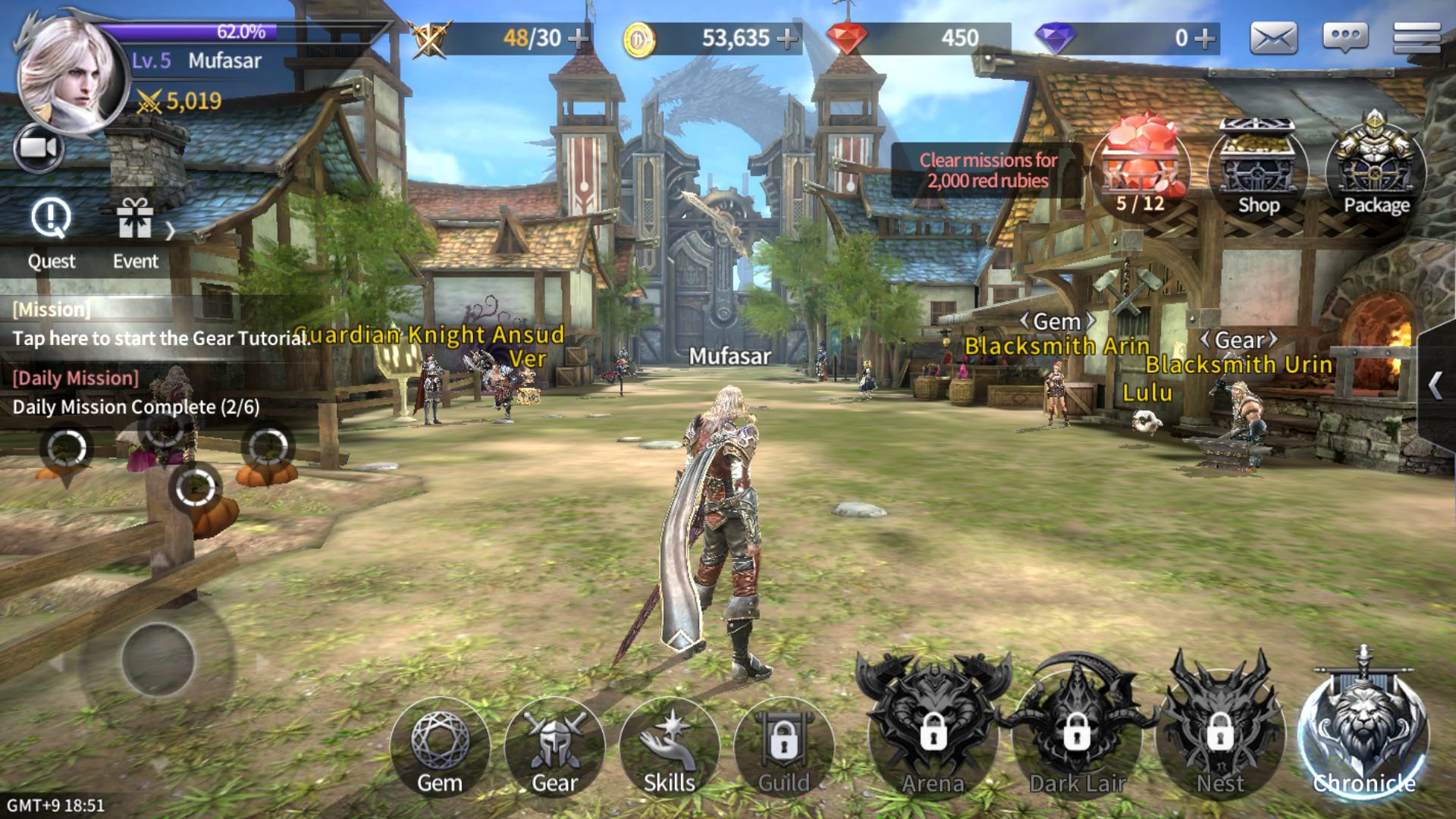Viewport: 1456px width, 819px height.
Task: Open the Gem menu
Action: point(440,748)
